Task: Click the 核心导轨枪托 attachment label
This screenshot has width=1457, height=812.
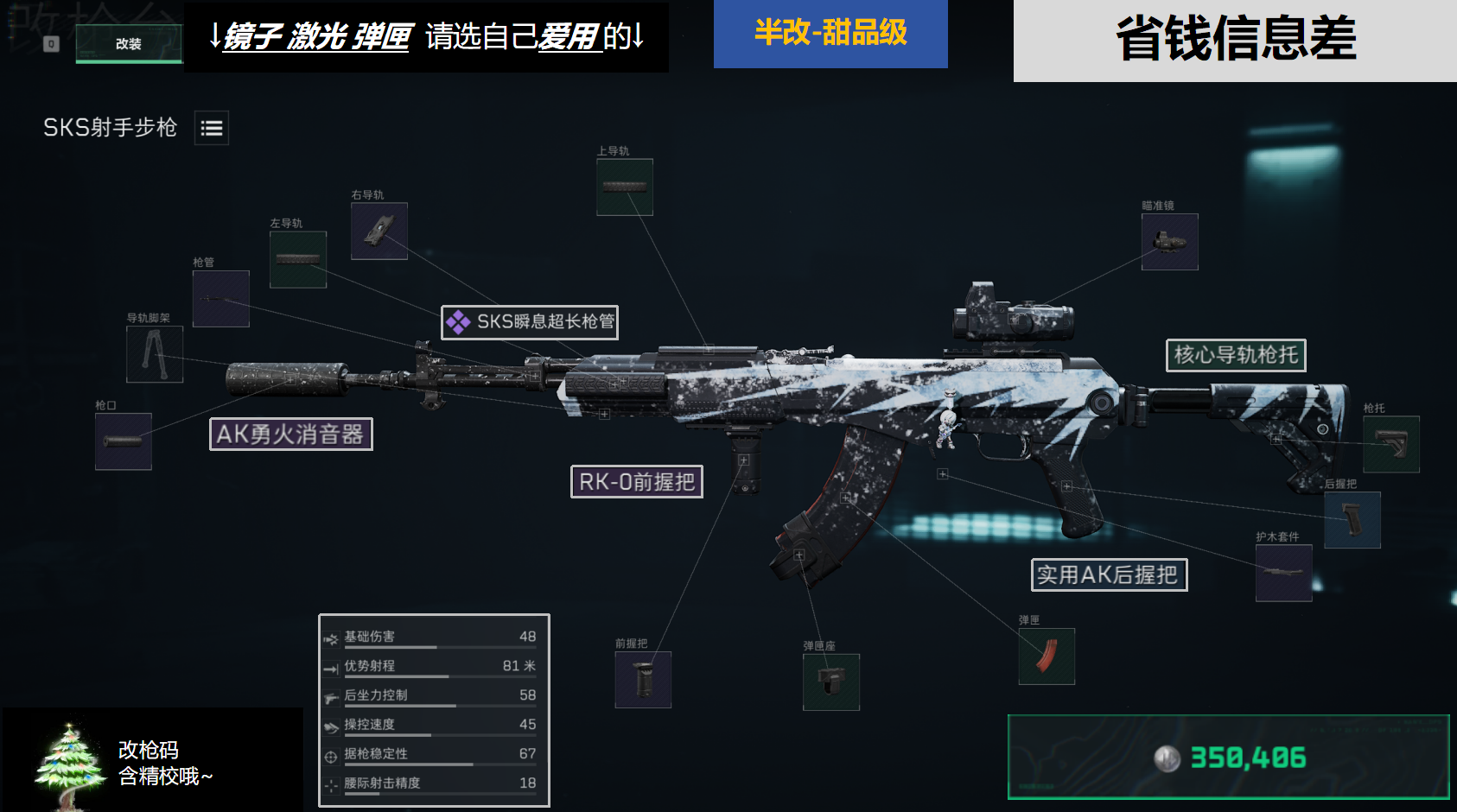Action: point(1237,355)
